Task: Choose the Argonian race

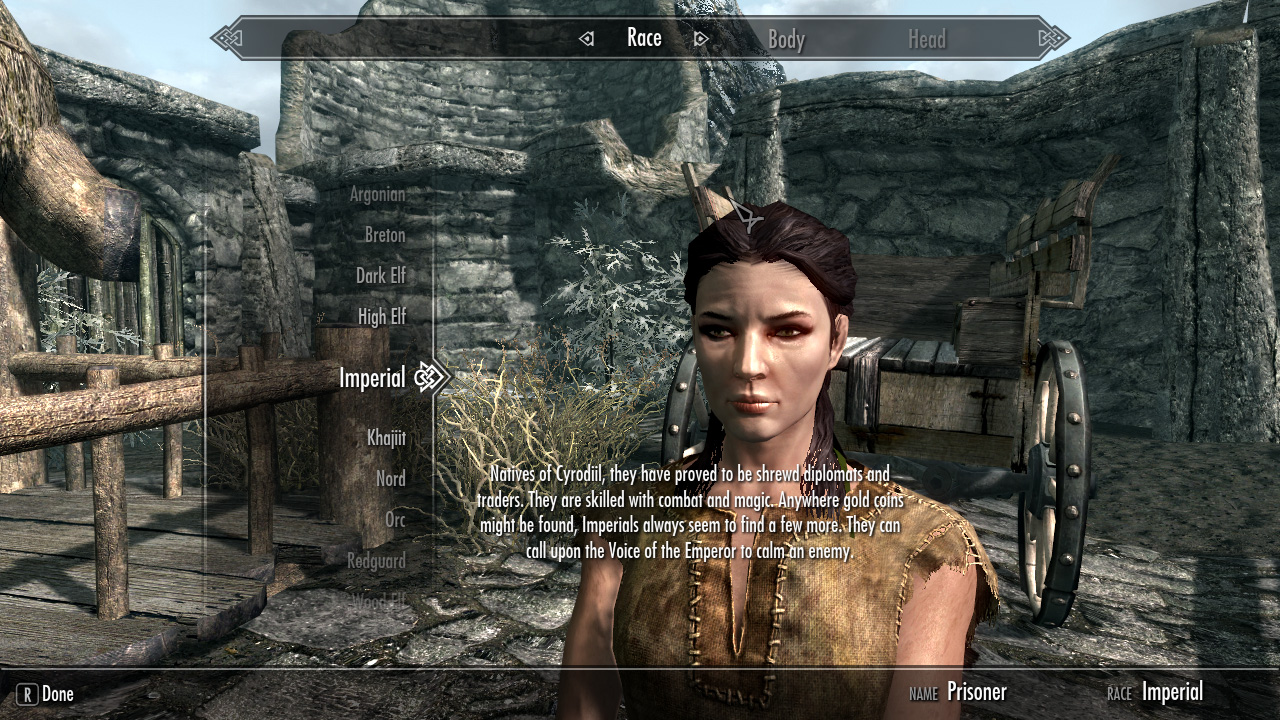Action: coord(377,194)
